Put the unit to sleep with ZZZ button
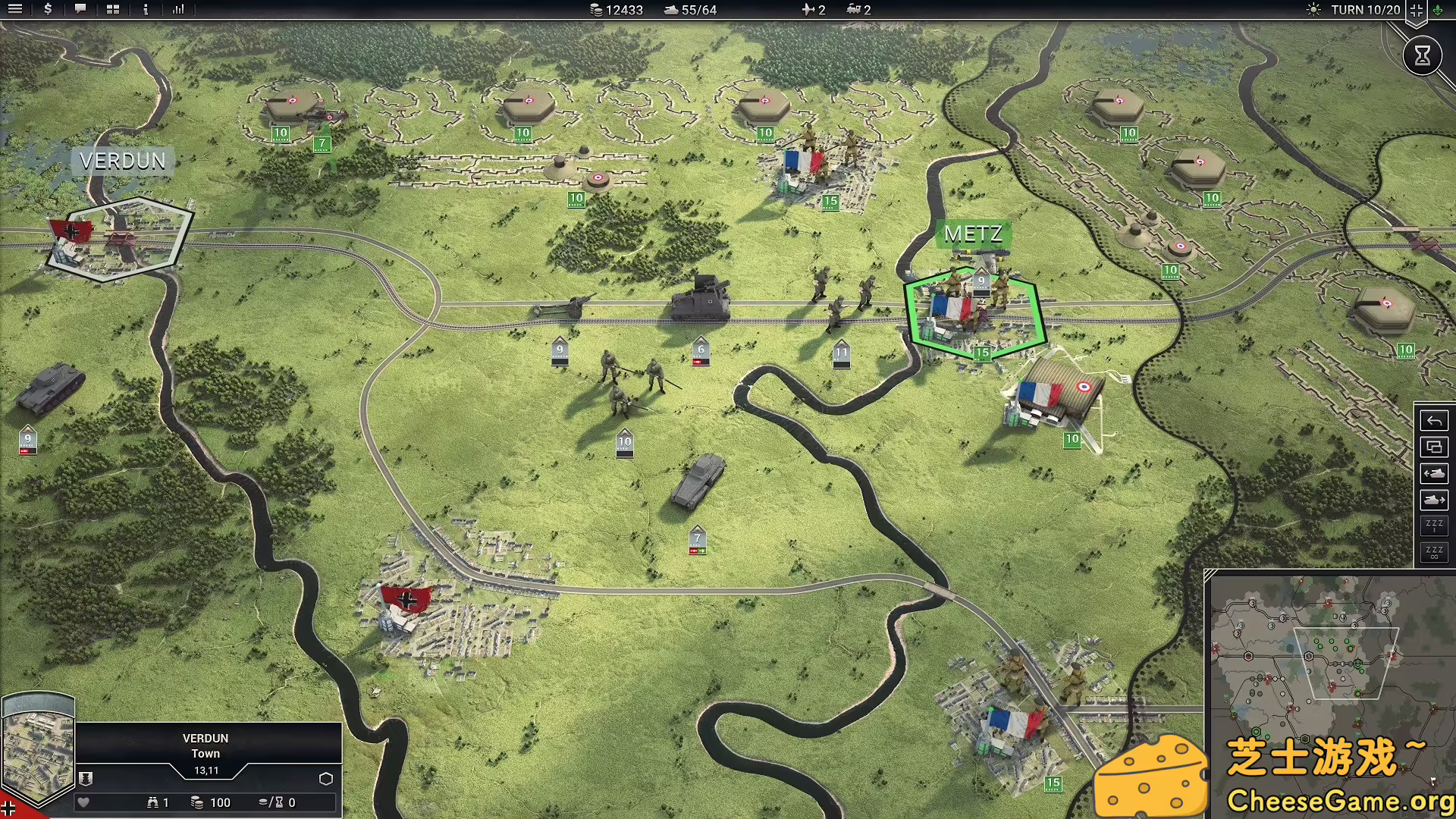Viewport: 1456px width, 819px height. (x=1433, y=525)
